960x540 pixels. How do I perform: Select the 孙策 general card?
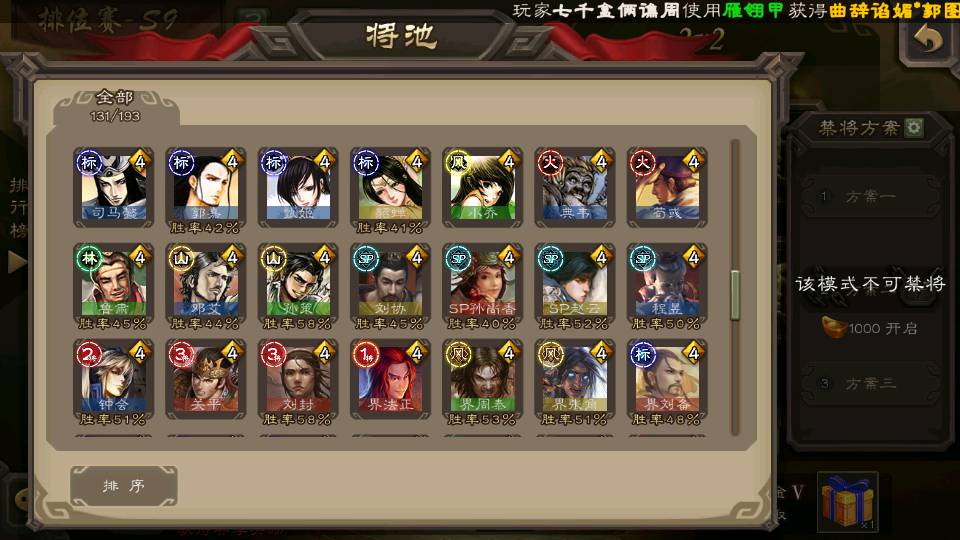coord(298,282)
